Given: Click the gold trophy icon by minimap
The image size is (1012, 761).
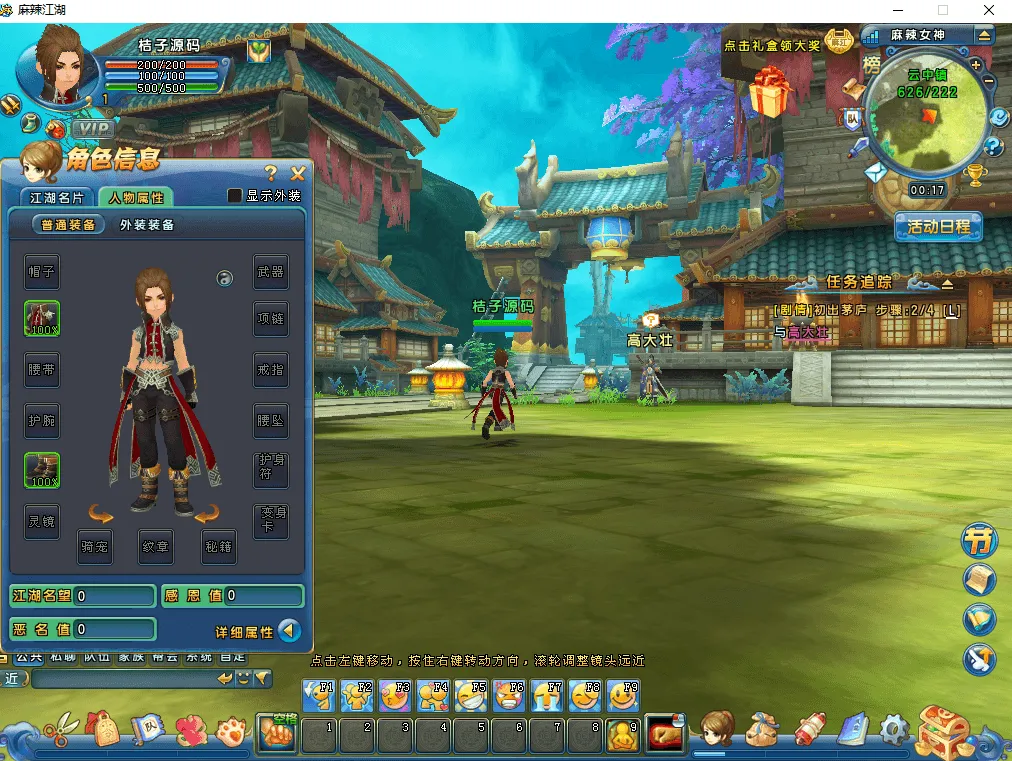Looking at the screenshot, I should (976, 175).
